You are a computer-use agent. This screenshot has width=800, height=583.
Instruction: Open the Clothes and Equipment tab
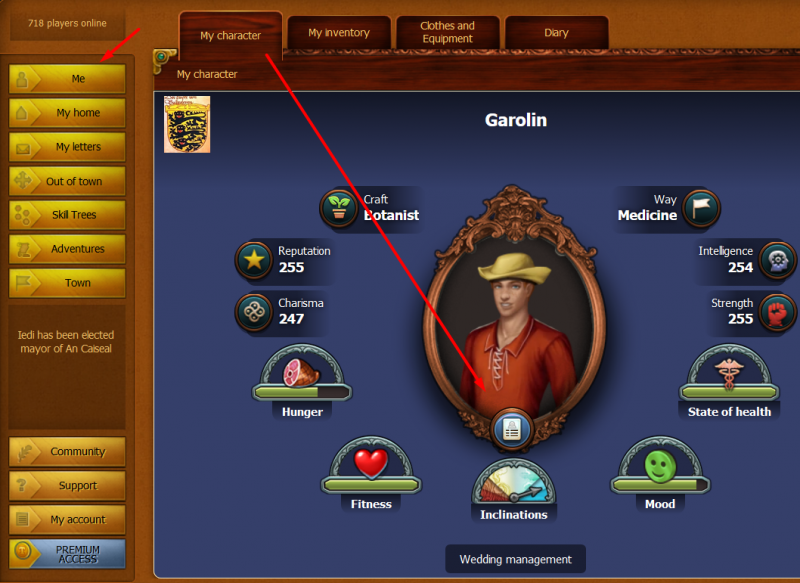click(447, 33)
